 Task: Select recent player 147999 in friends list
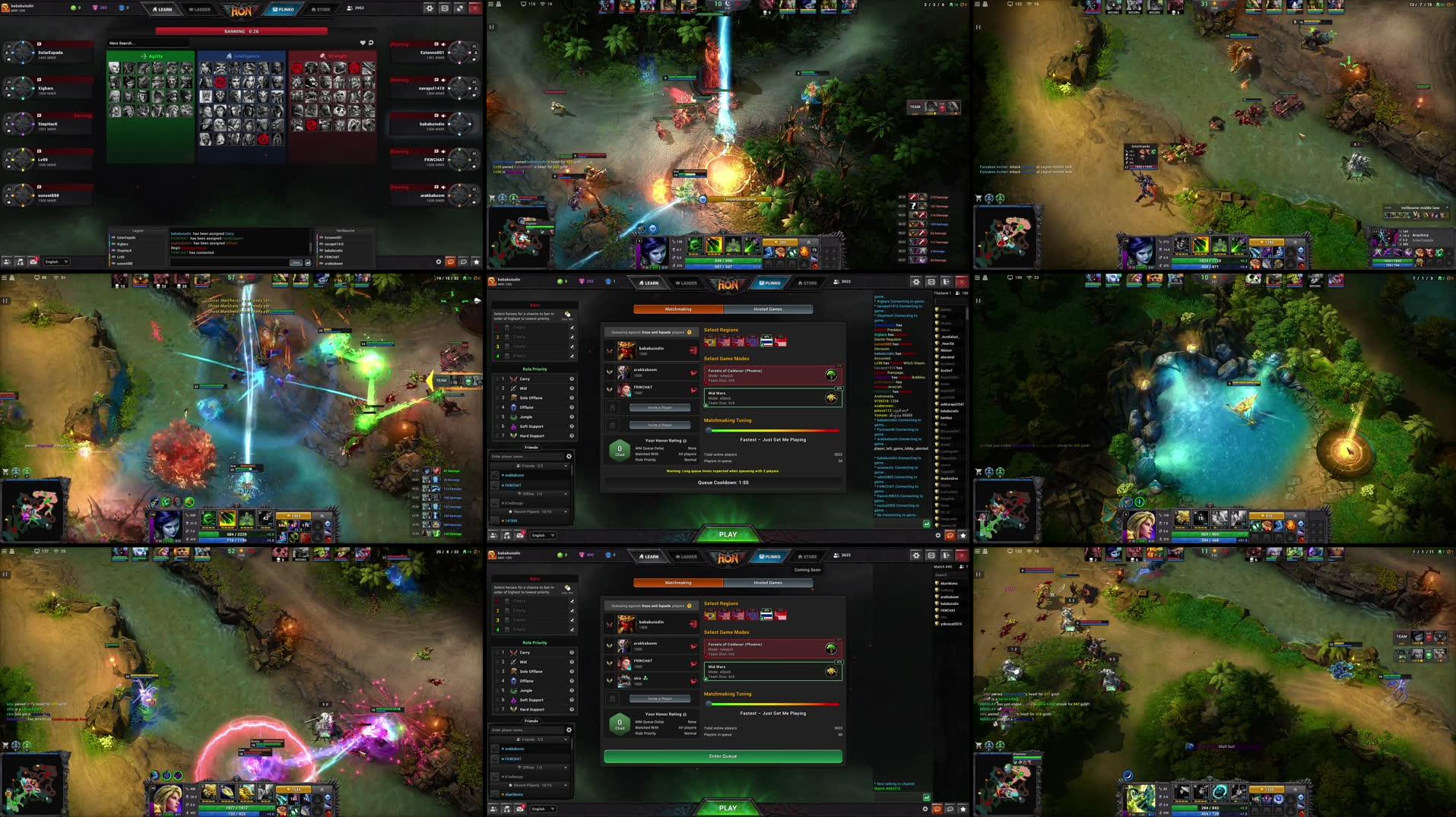[x=512, y=521]
